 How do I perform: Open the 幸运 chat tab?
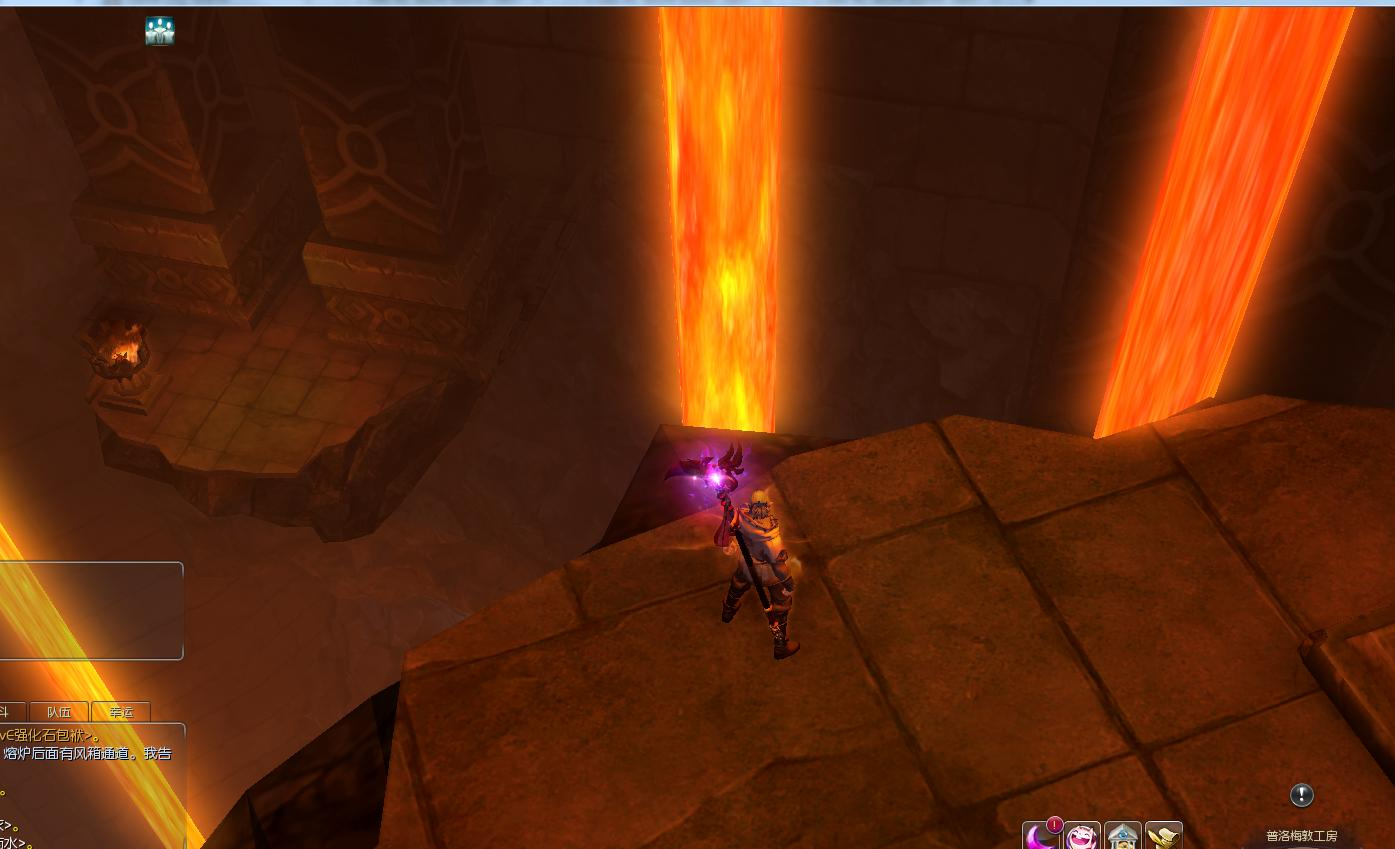pyautogui.click(x=121, y=712)
